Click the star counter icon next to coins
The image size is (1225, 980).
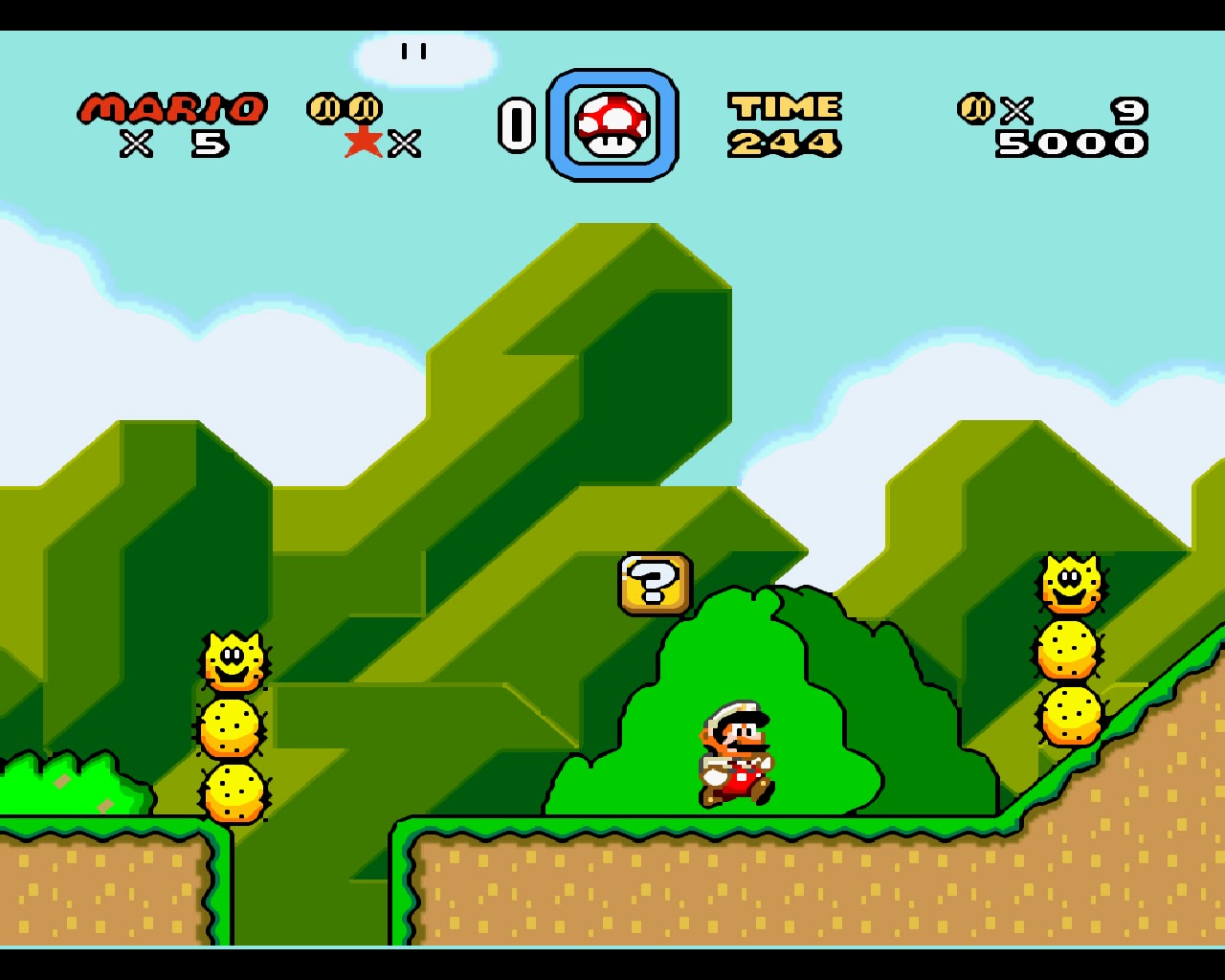(362, 144)
